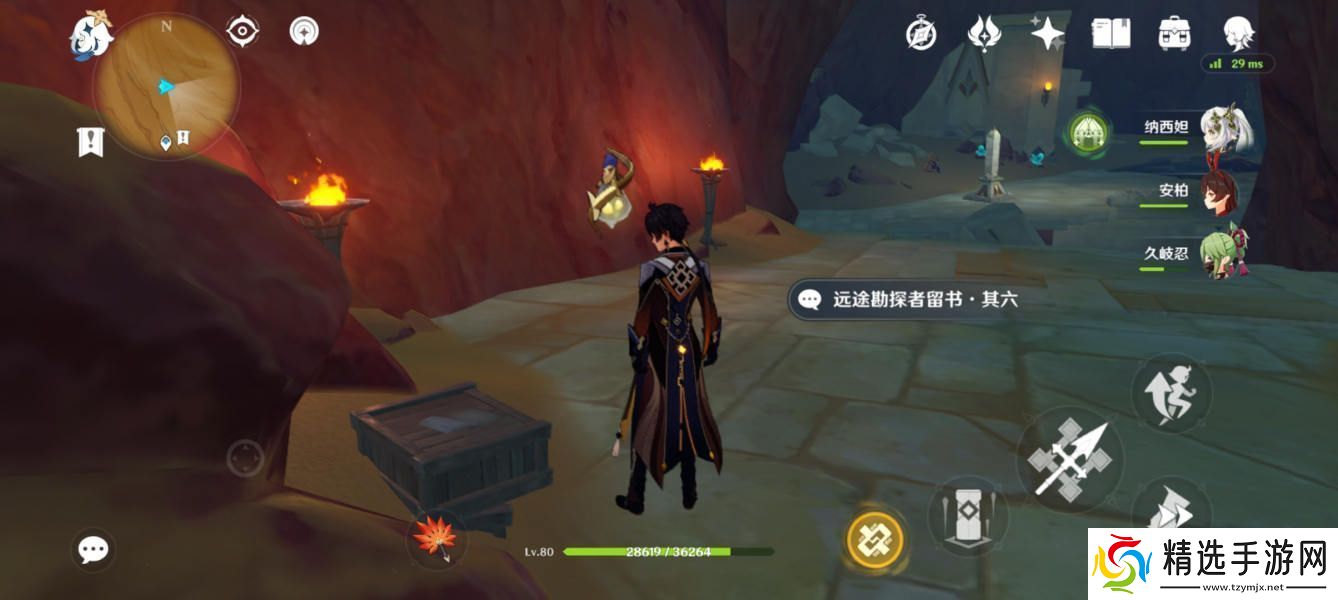
Task: Open the character profile icon
Action: pos(1239,32)
